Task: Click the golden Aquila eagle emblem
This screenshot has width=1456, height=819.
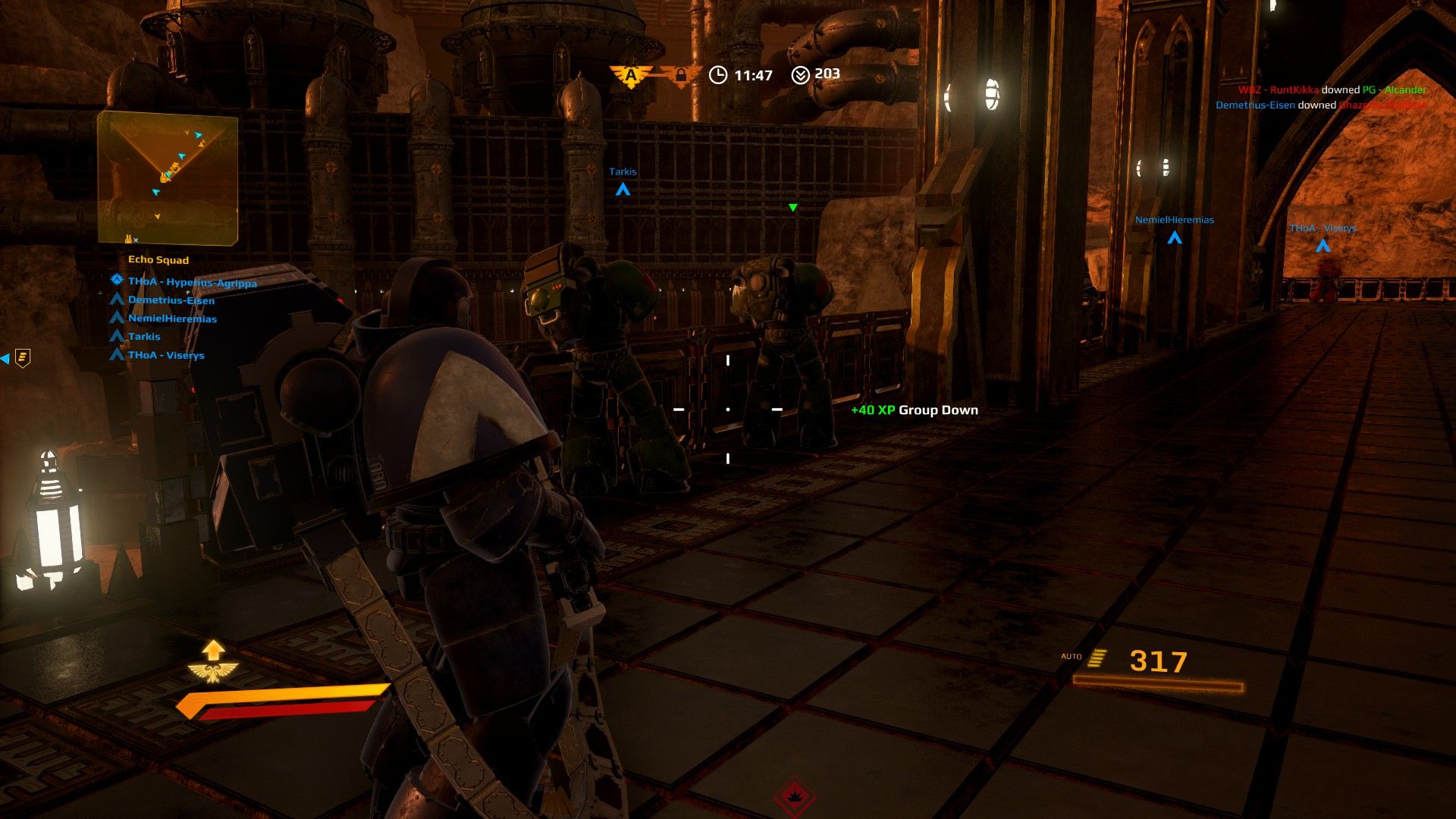Action: (x=213, y=671)
